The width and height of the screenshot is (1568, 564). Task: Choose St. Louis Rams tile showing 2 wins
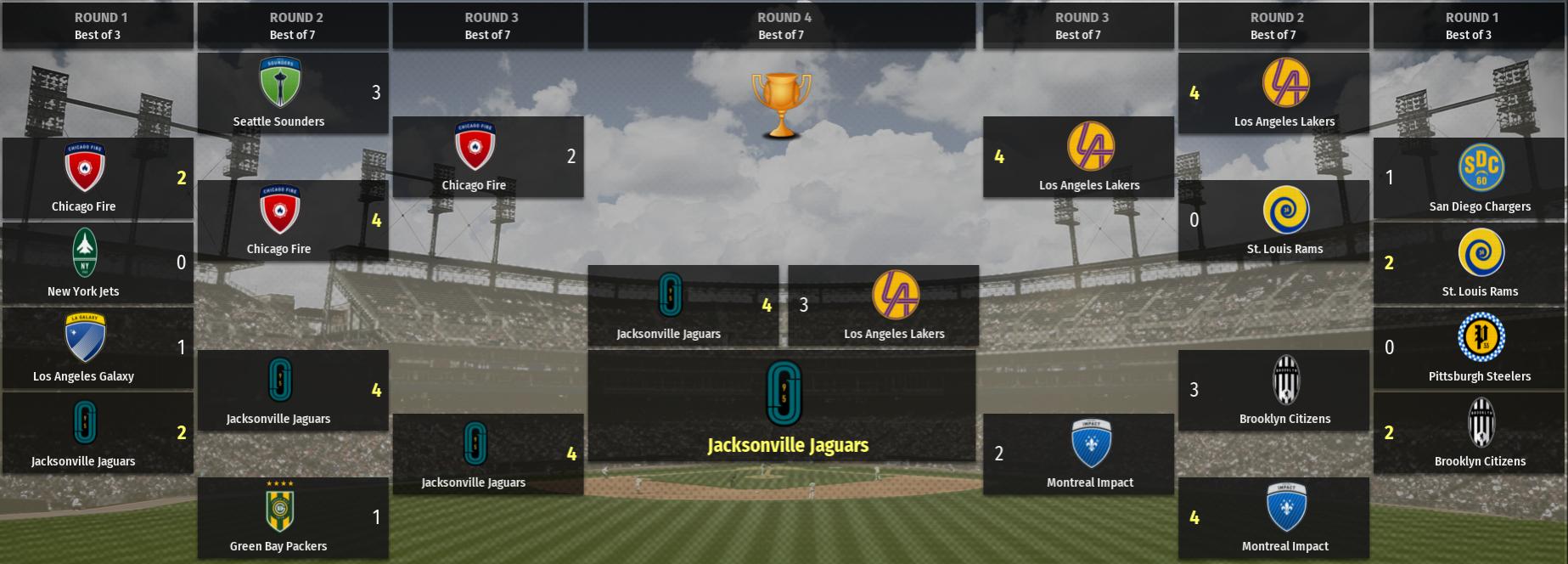tap(1469, 262)
